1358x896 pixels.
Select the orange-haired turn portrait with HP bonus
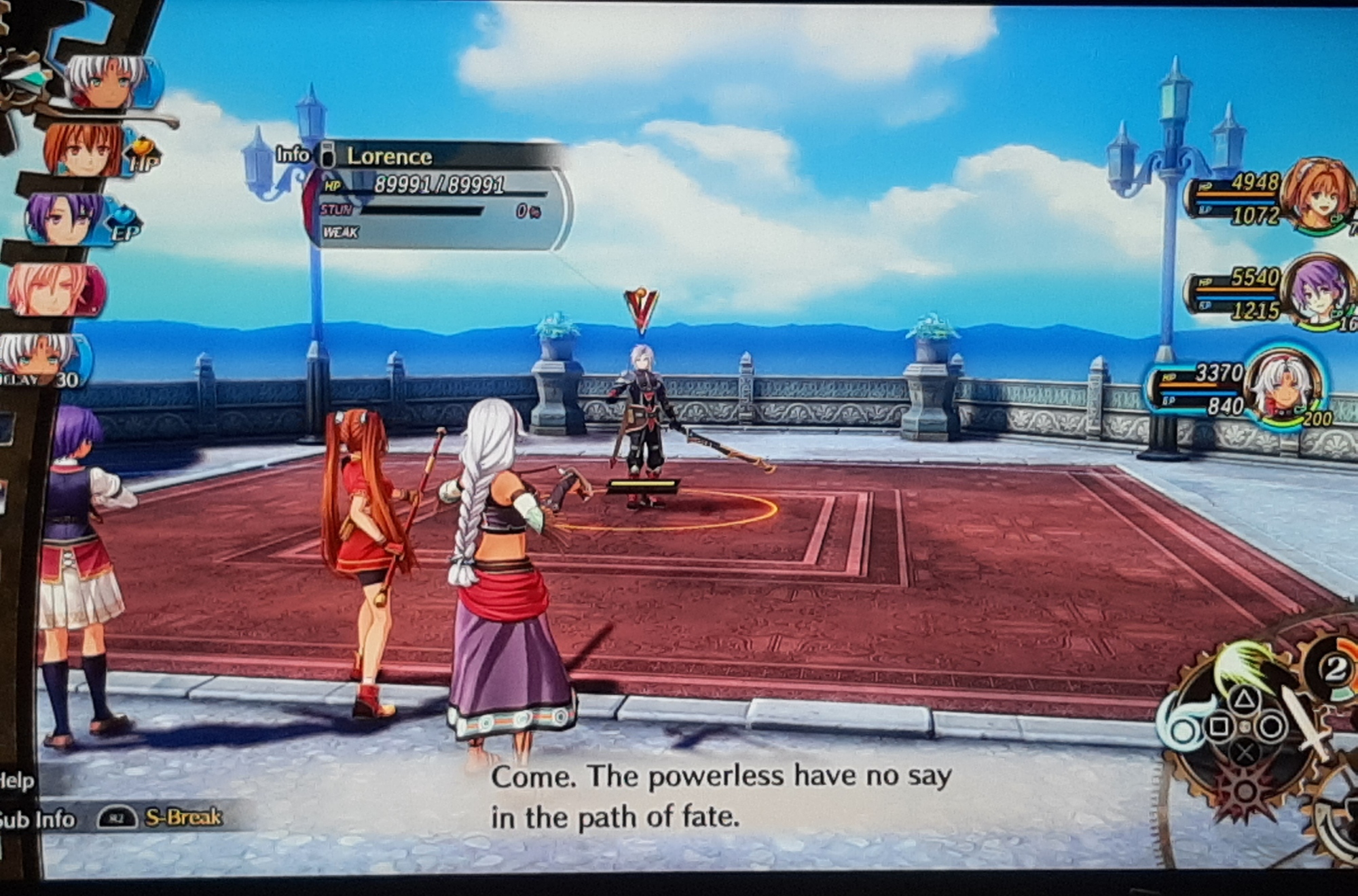(85, 152)
